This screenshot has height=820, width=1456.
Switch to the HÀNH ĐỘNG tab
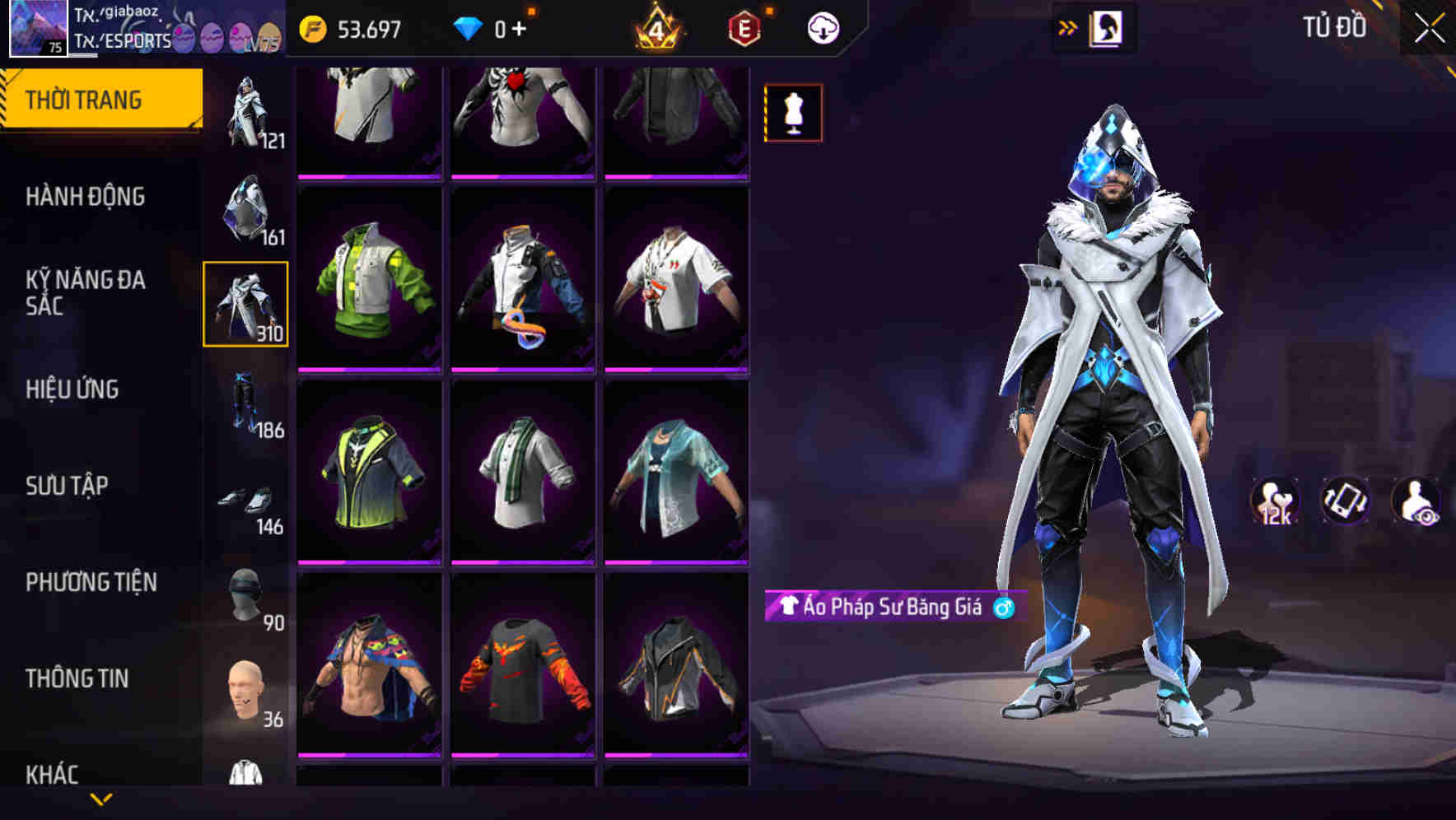tap(86, 196)
